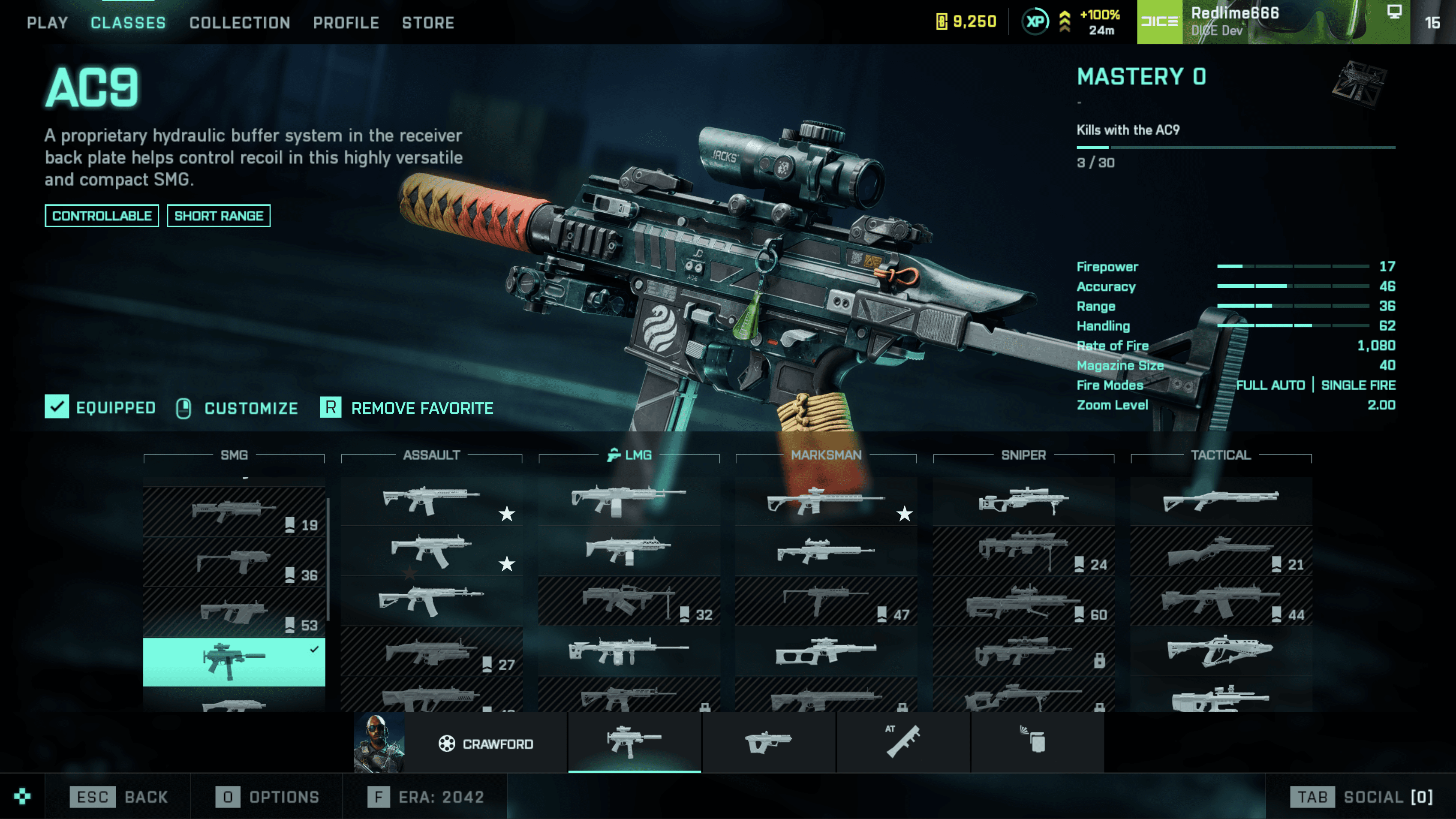
Task: Open the Play menu
Action: [x=48, y=23]
